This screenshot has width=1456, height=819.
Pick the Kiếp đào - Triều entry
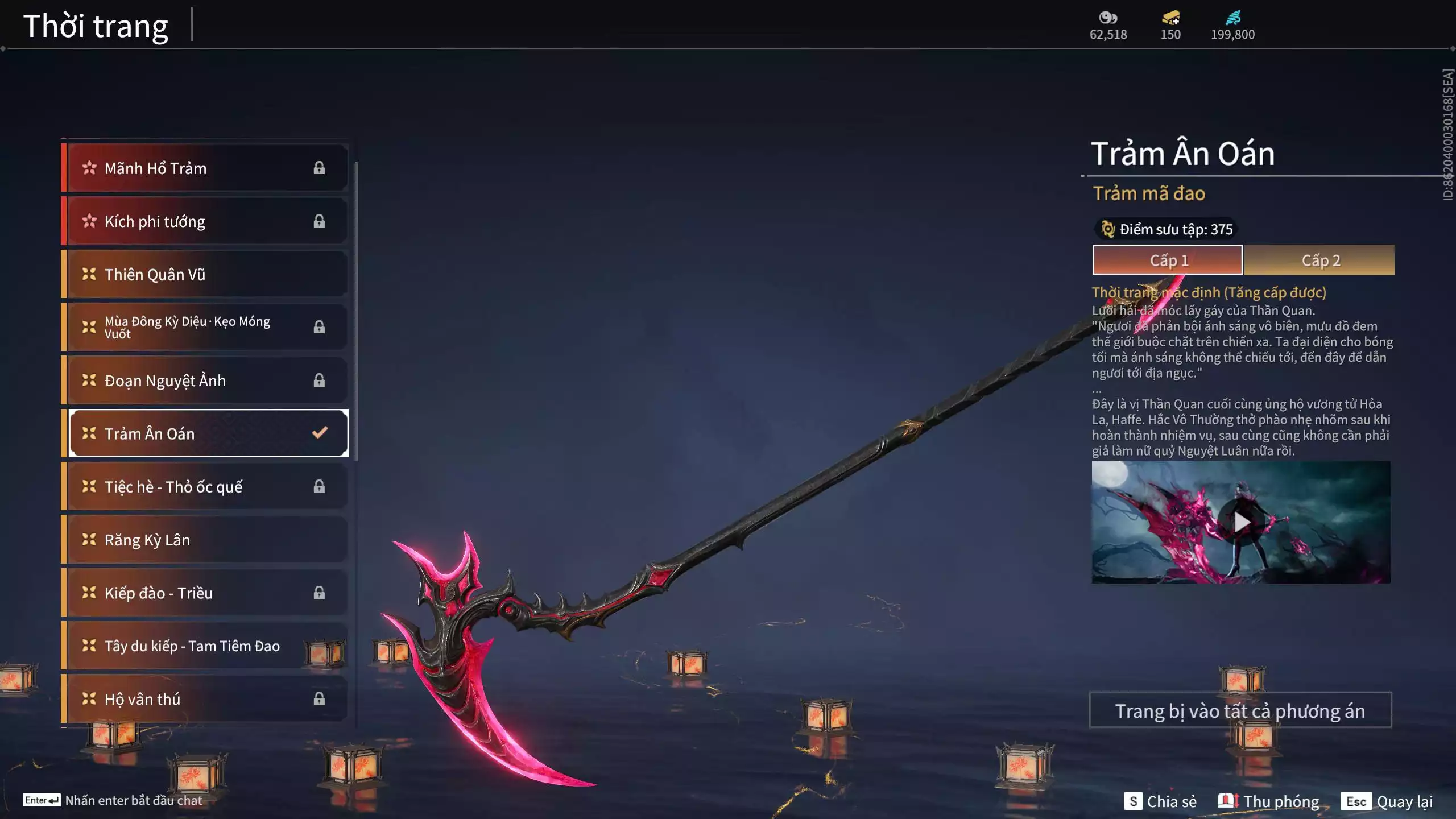(x=205, y=593)
